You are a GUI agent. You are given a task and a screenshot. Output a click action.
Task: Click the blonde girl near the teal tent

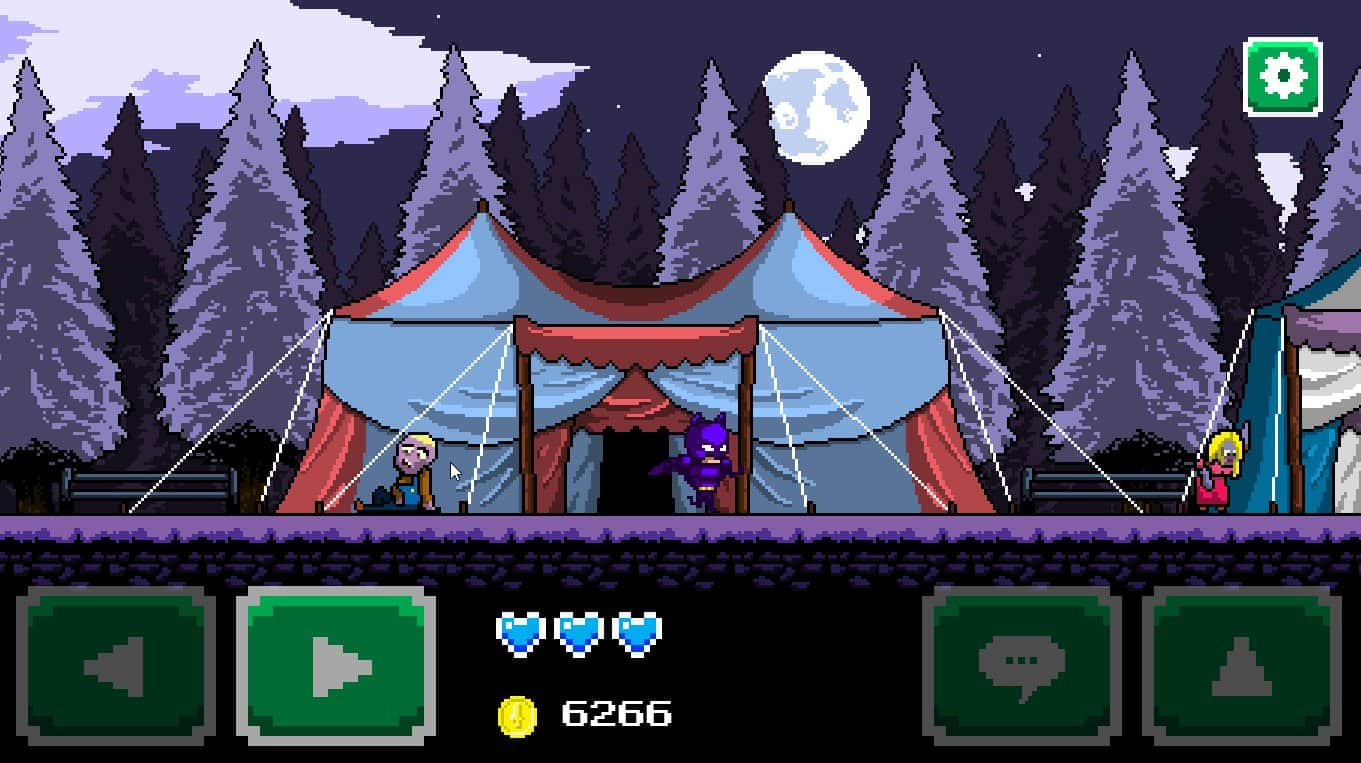[x=1218, y=470]
